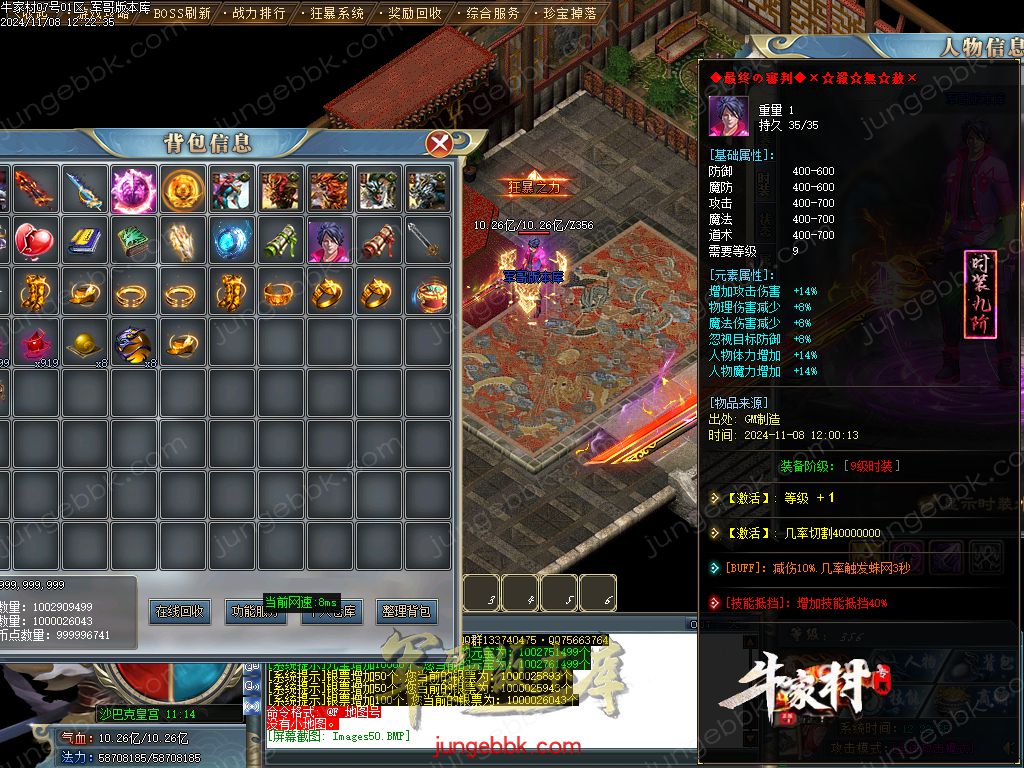Select the red gem stack x919
Viewport: 1024px width, 768px height.
pos(36,343)
